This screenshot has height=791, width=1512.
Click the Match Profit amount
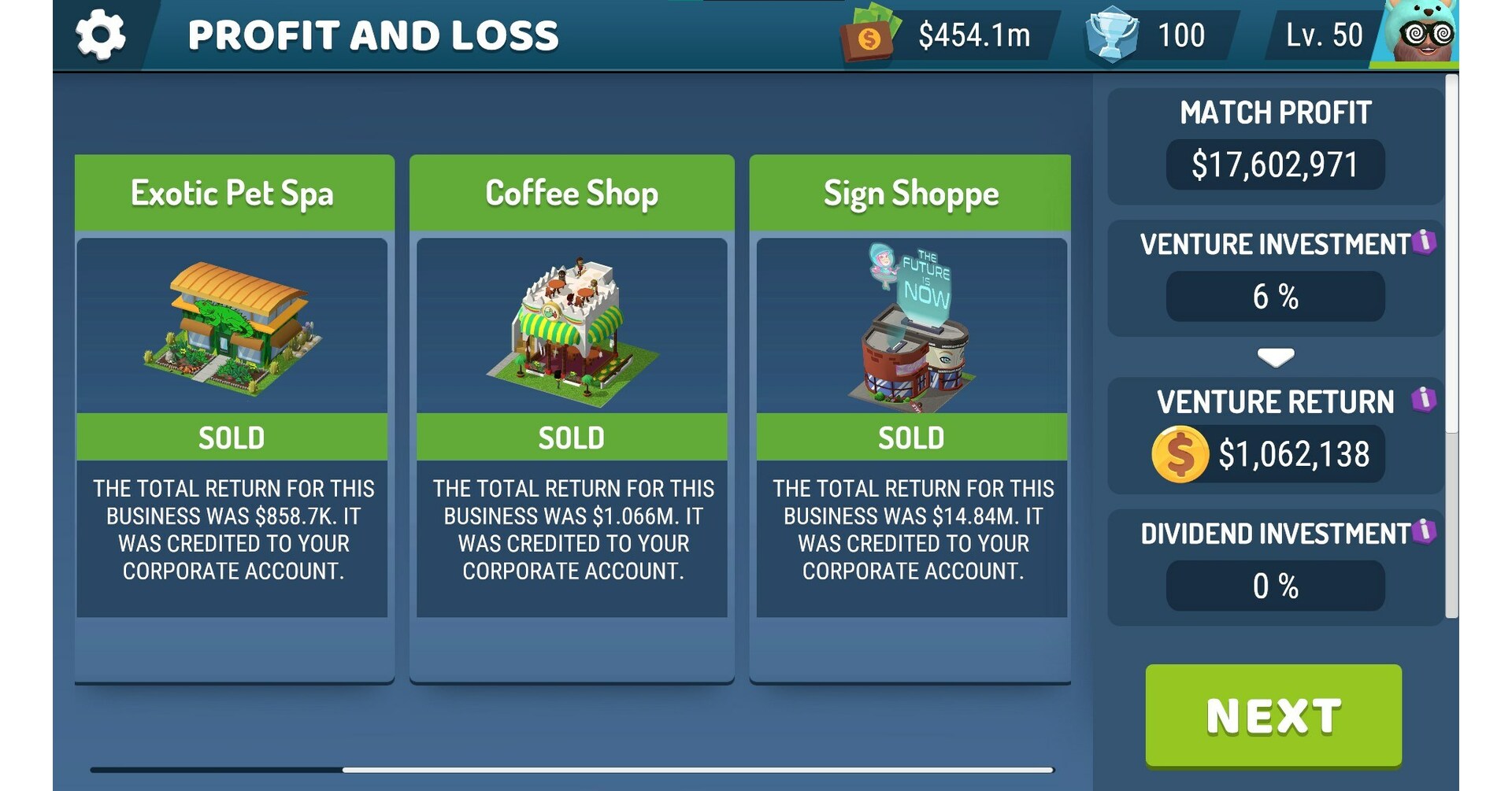click(x=1274, y=164)
